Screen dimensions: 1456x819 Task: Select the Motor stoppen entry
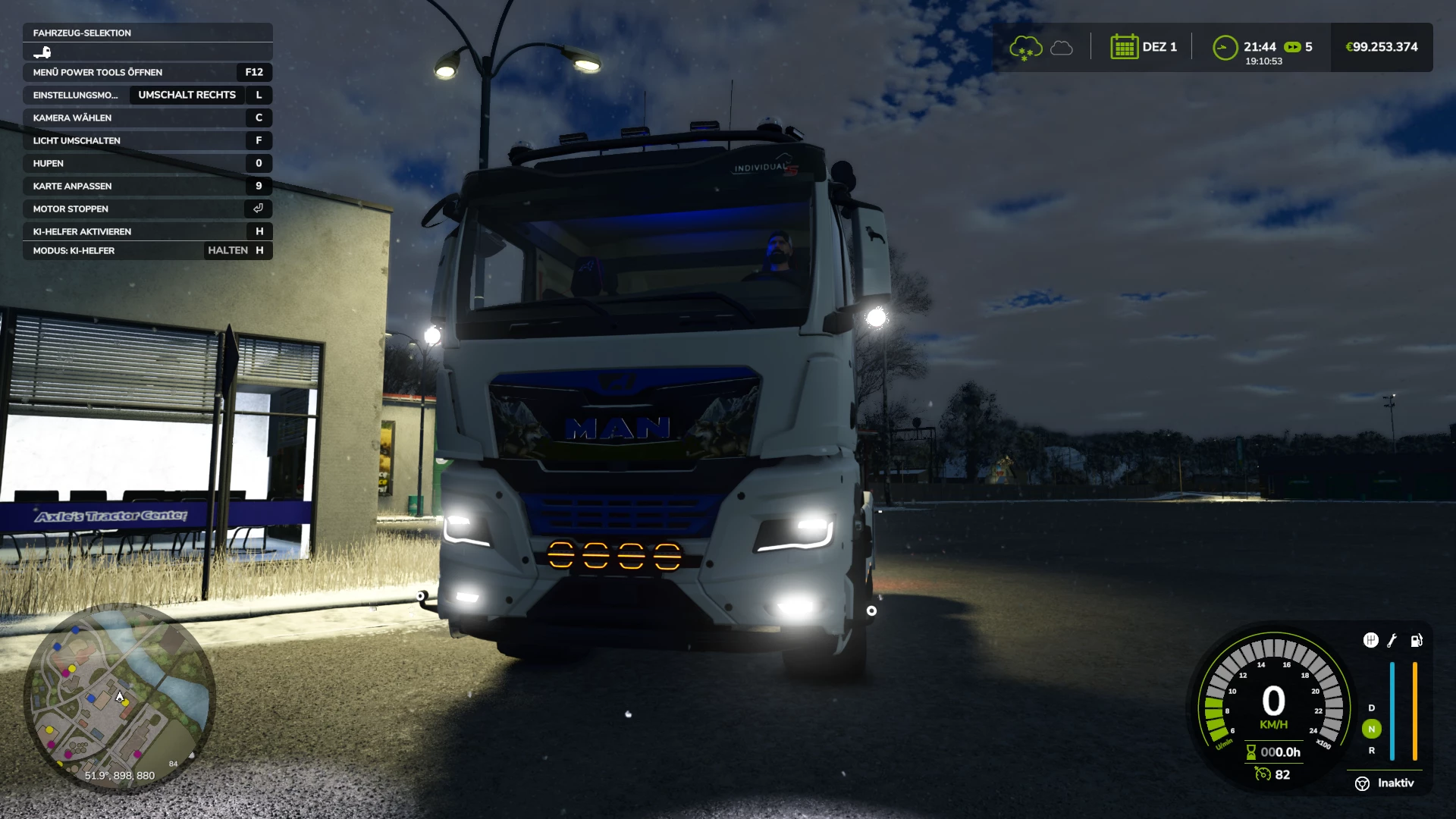coord(148,209)
